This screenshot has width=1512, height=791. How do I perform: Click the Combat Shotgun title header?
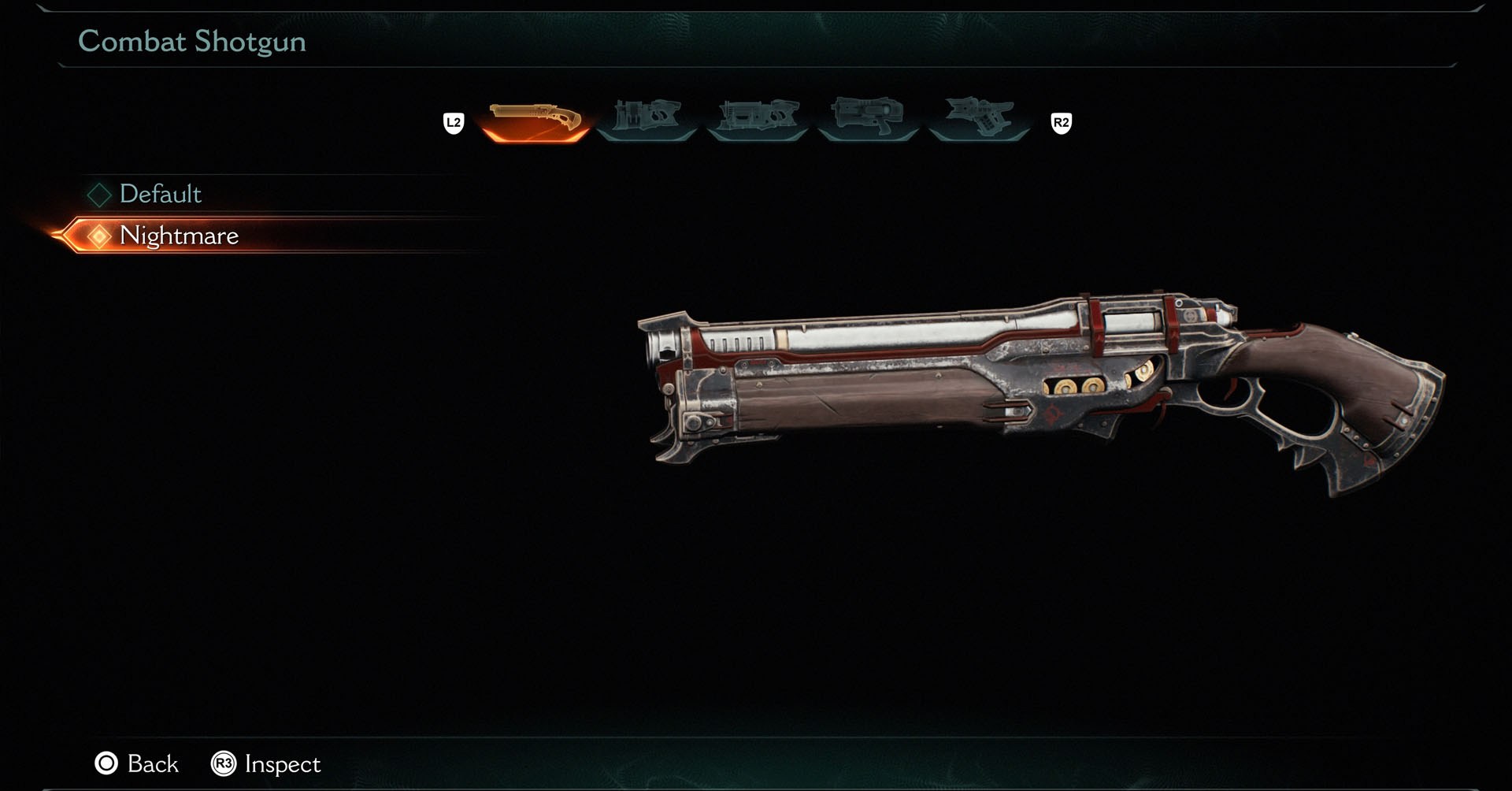(x=193, y=43)
